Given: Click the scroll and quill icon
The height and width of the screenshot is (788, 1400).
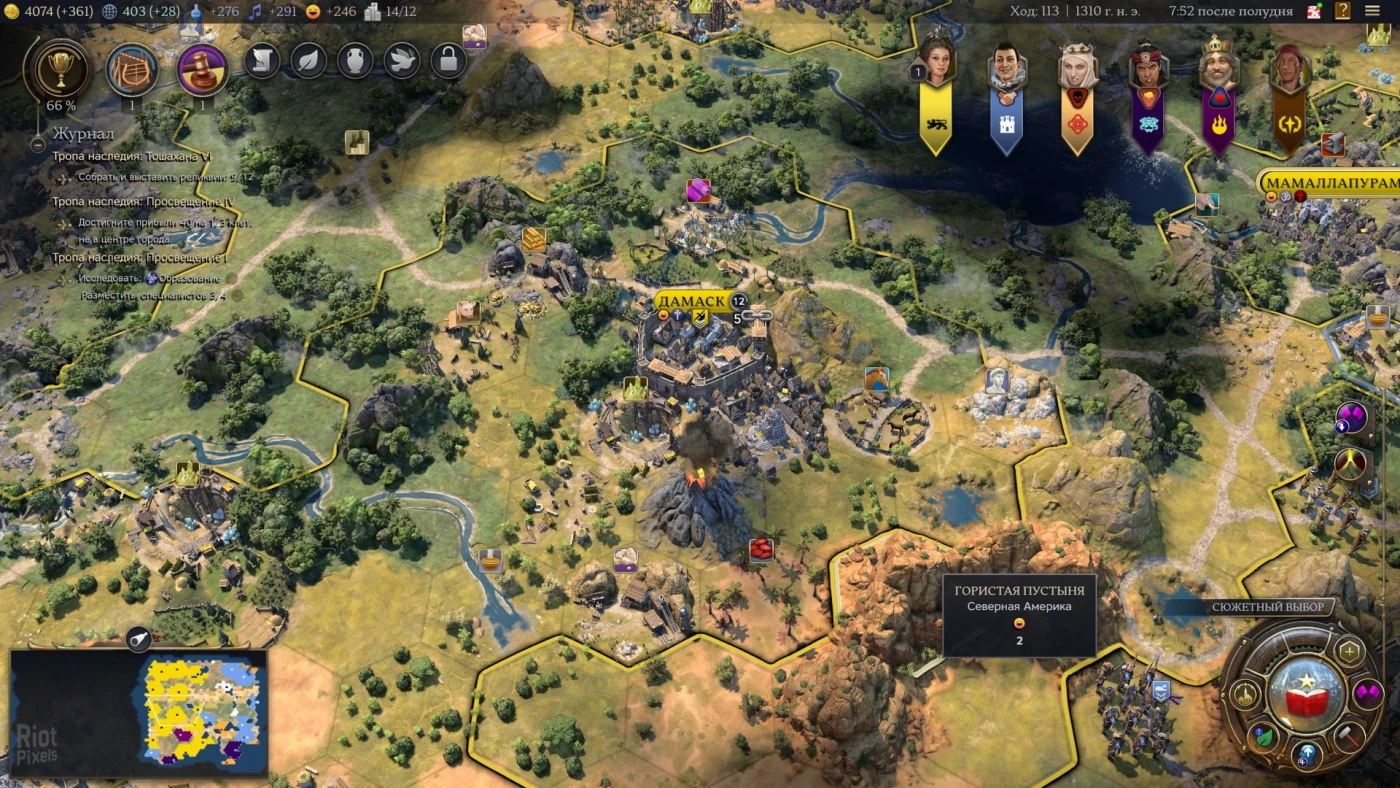Looking at the screenshot, I should (262, 62).
